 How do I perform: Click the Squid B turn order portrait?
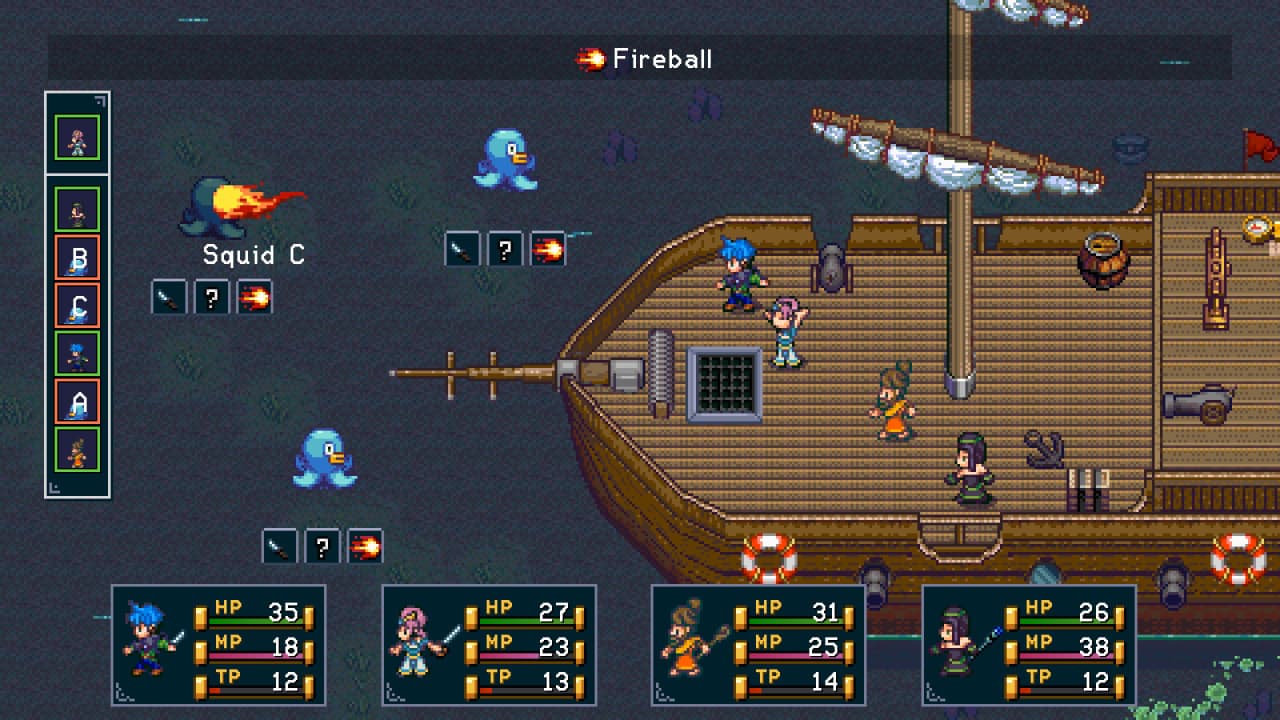77,258
